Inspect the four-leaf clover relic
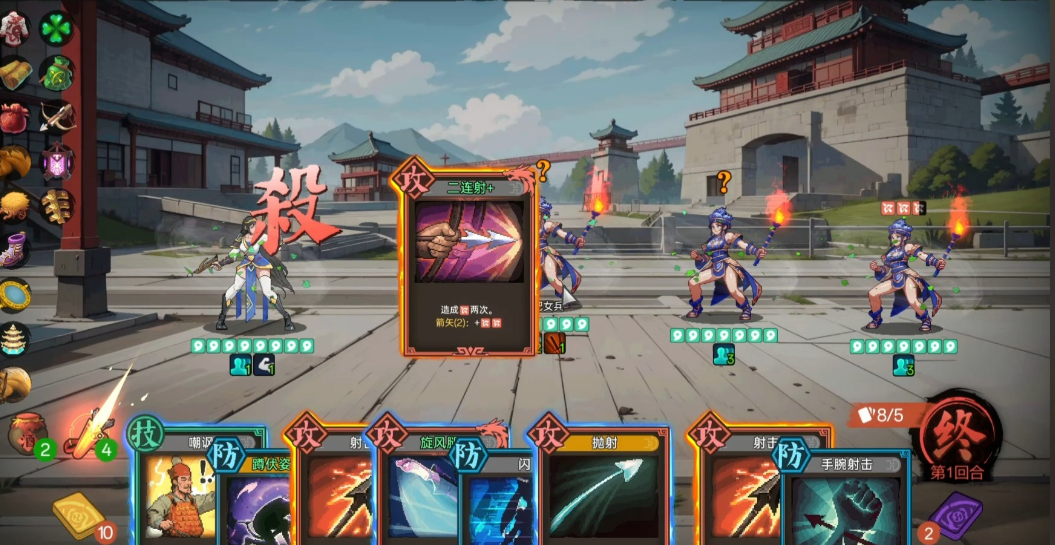The width and height of the screenshot is (1055, 545). tap(56, 27)
